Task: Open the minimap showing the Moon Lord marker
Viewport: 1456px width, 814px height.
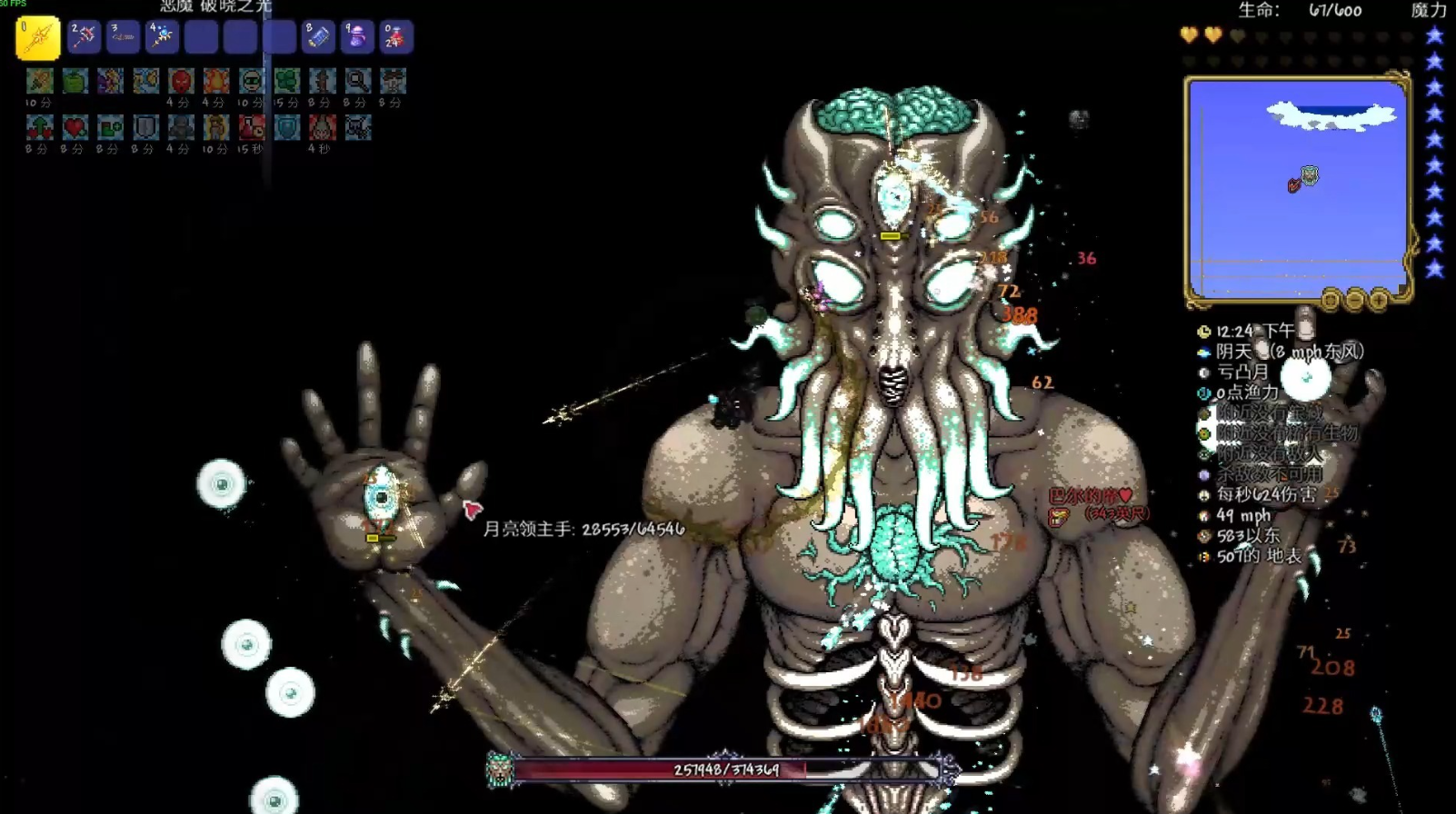Action: click(1297, 188)
